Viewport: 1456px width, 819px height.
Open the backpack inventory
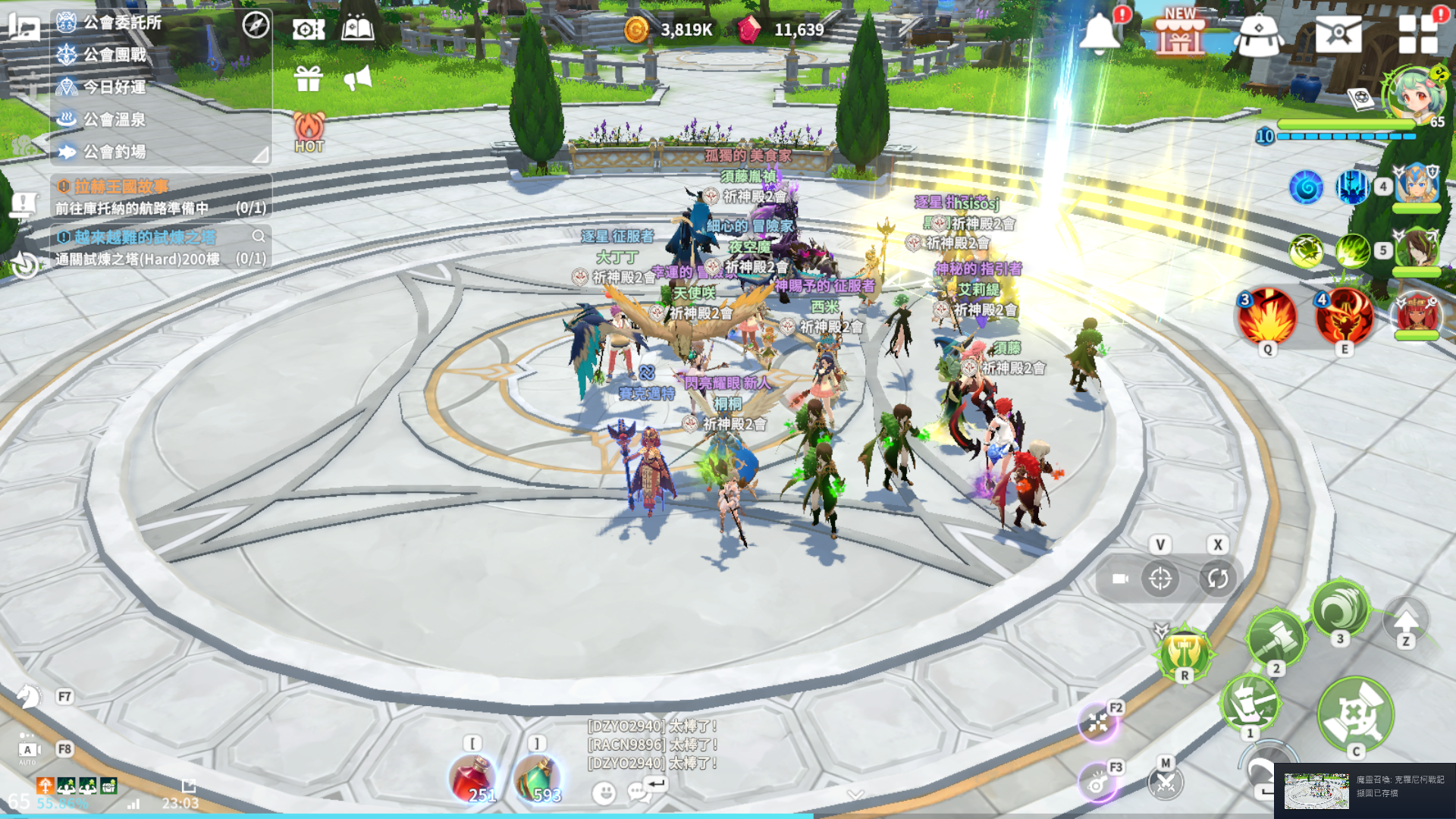(x=1258, y=35)
